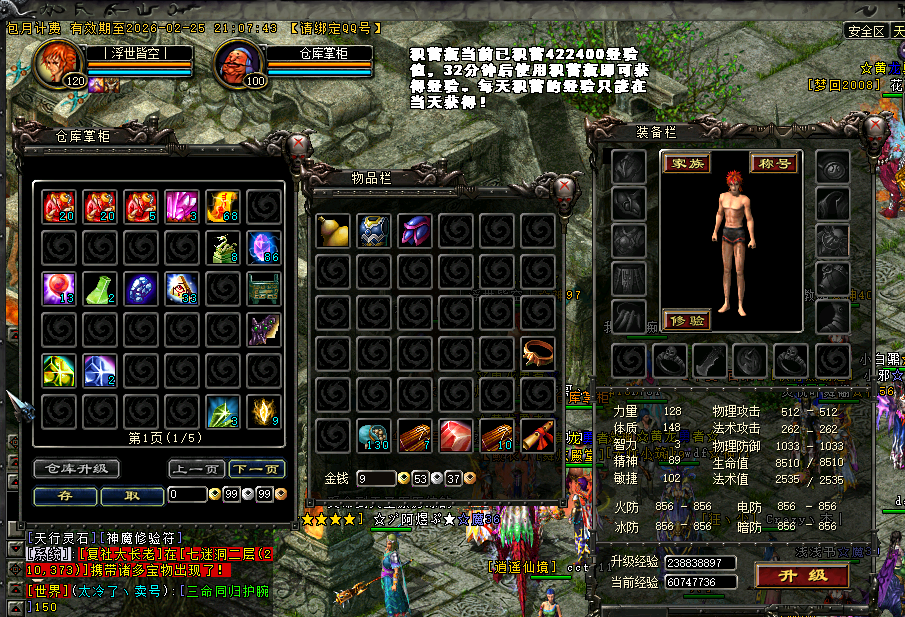
Task: Open the family (家族) button
Action: (686, 163)
